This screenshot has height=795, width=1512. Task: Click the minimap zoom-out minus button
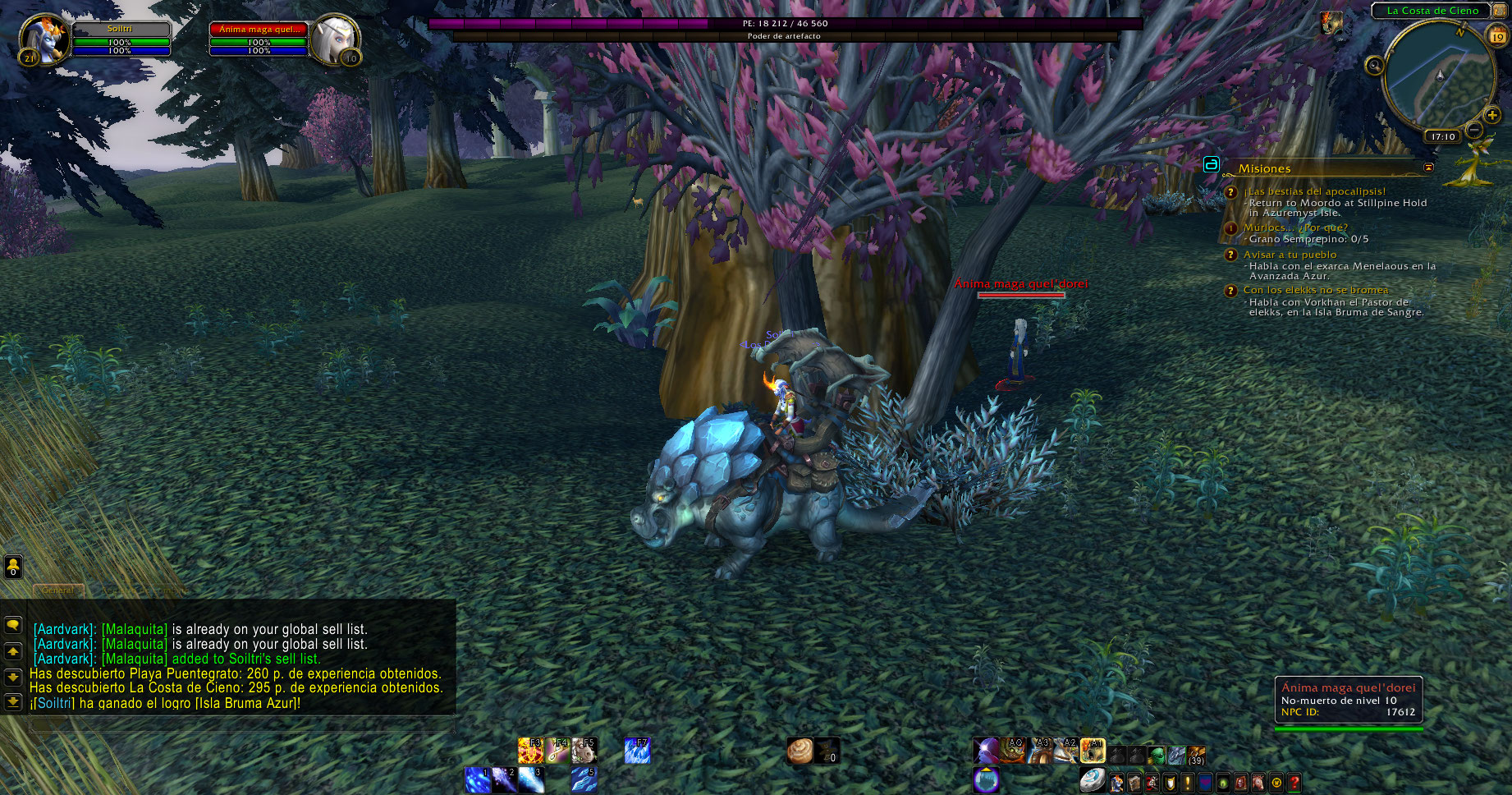[x=1474, y=130]
